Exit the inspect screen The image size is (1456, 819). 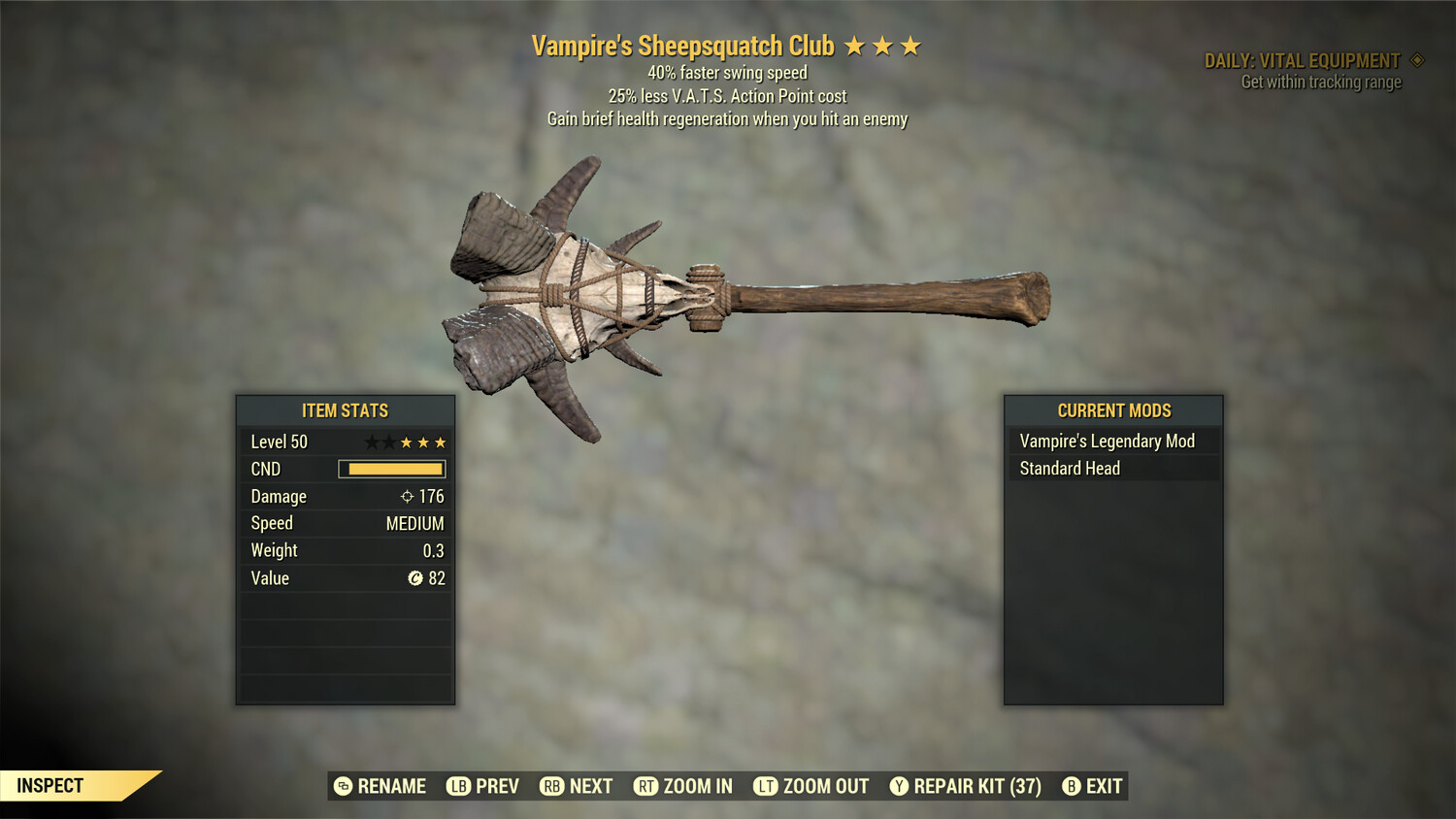pyautogui.click(x=1092, y=786)
